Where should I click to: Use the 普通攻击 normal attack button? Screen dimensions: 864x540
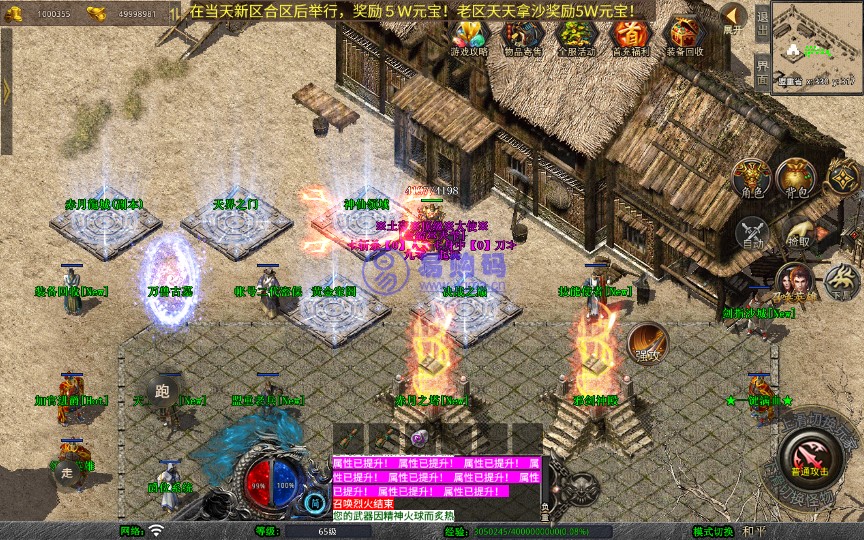point(807,454)
